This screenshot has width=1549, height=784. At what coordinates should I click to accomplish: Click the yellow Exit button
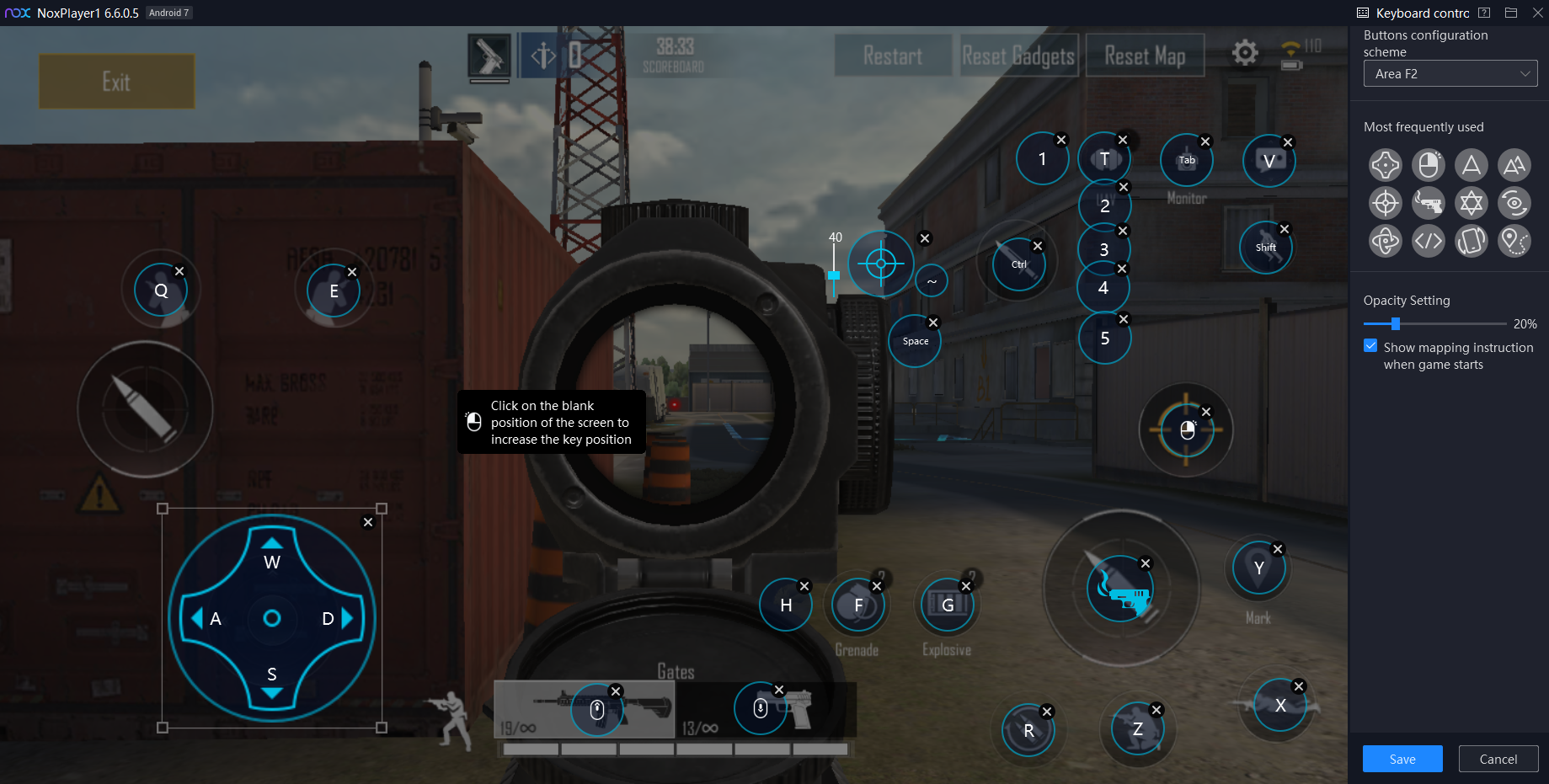pos(116,82)
